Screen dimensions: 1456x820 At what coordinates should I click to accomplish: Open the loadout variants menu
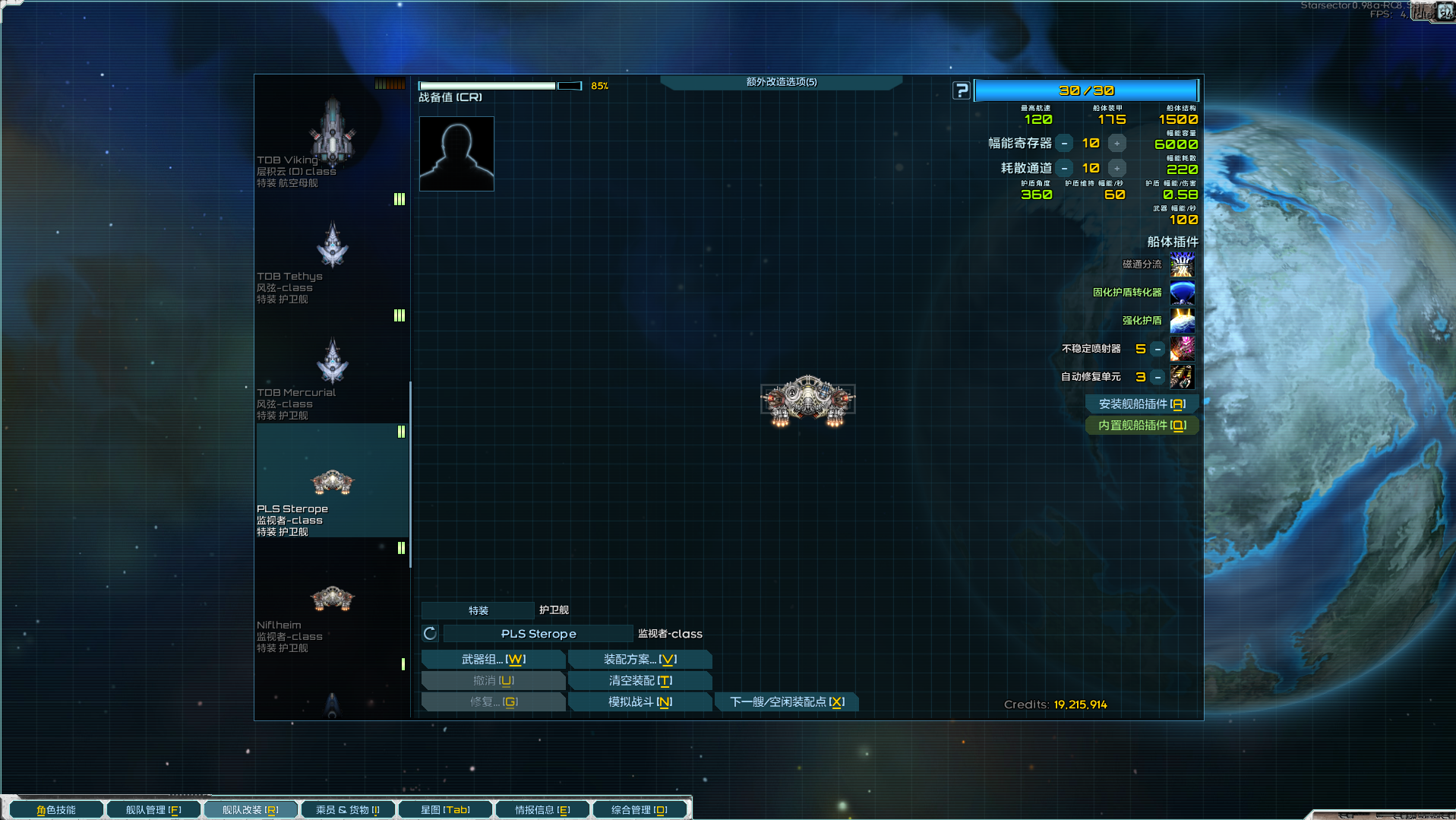(x=640, y=660)
